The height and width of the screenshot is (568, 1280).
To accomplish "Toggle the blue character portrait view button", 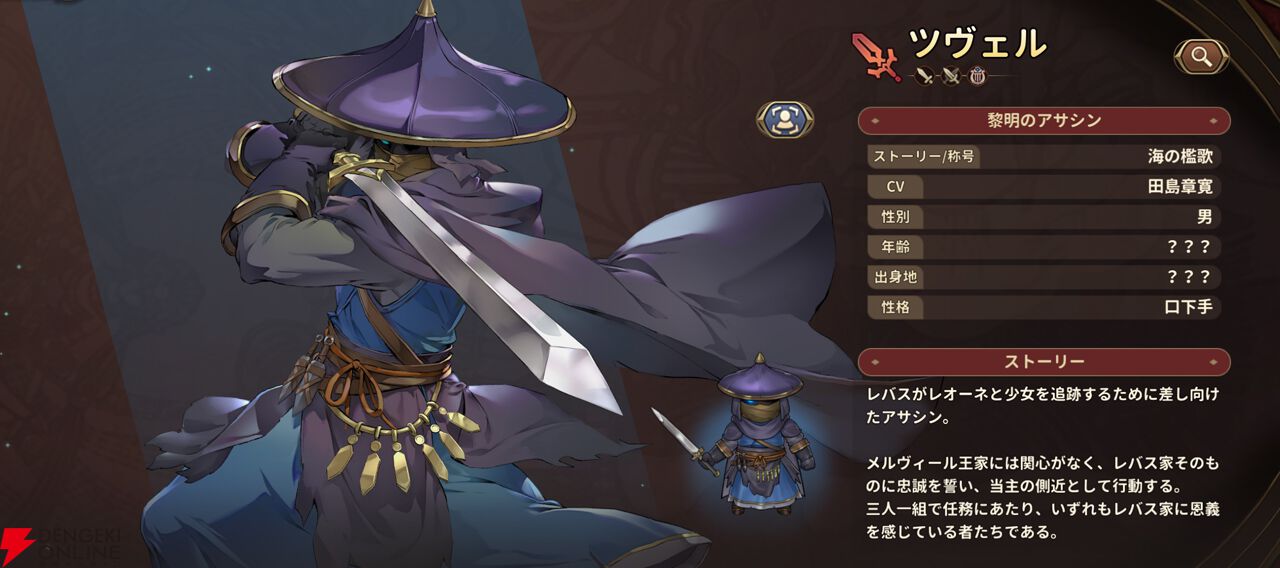I will [x=784, y=119].
